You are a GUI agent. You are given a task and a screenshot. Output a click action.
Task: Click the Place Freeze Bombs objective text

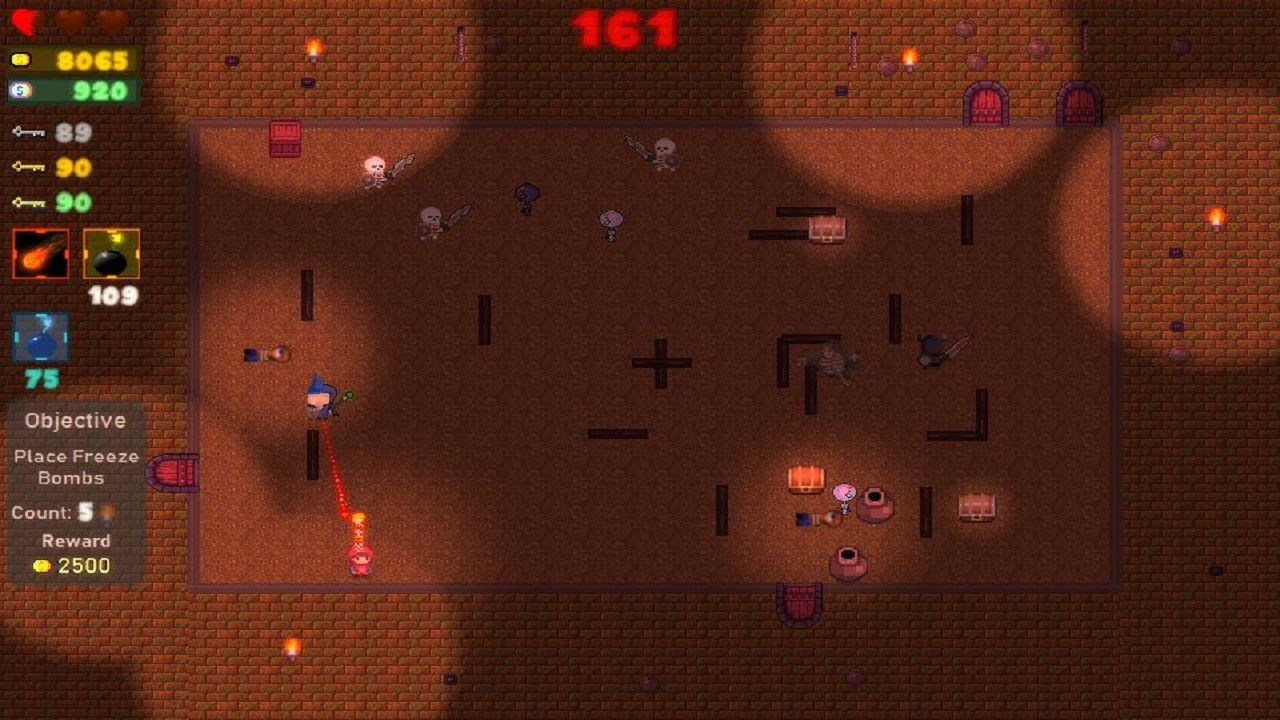(74, 466)
